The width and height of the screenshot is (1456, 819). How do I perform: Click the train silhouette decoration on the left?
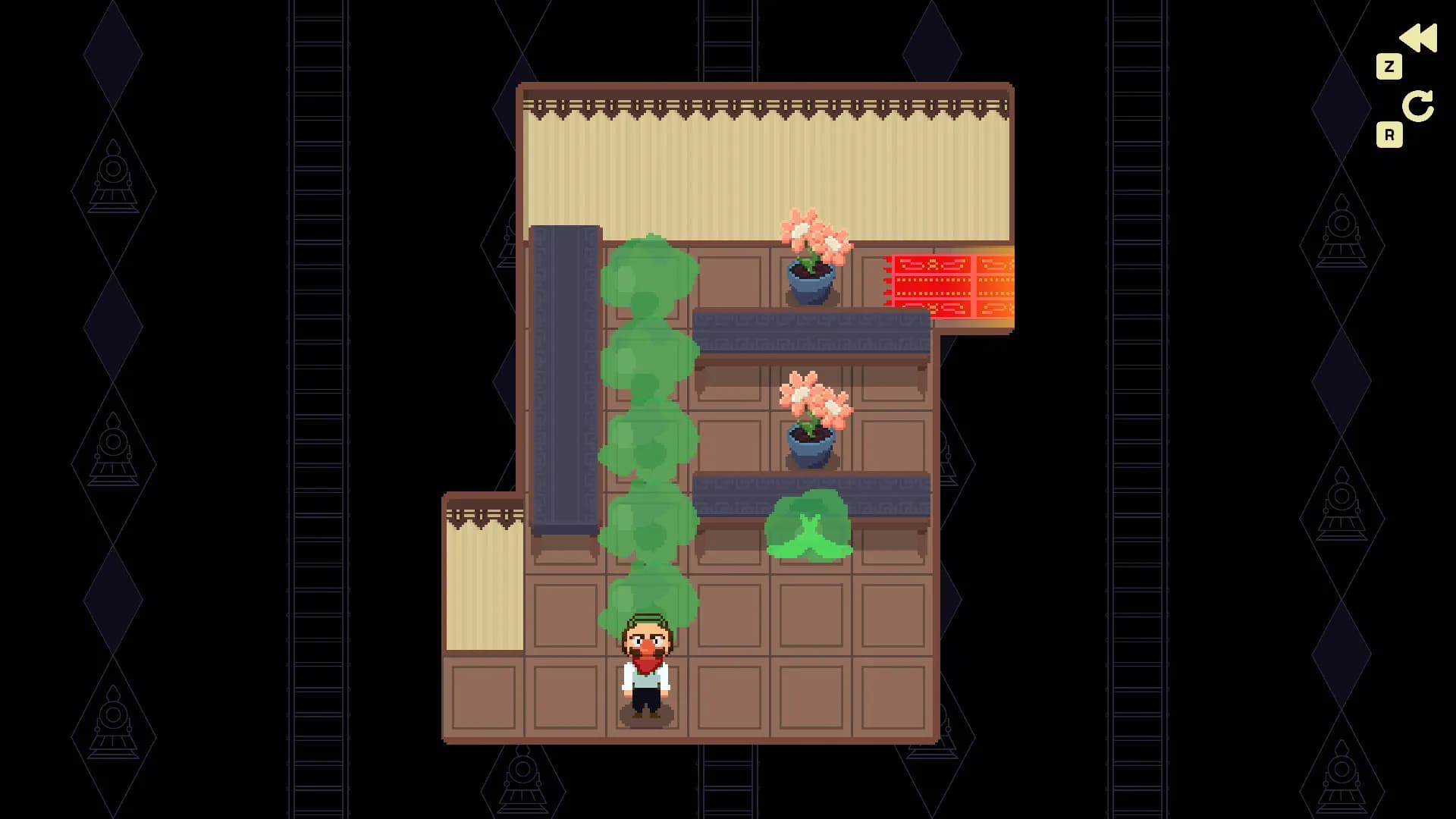tap(114, 174)
